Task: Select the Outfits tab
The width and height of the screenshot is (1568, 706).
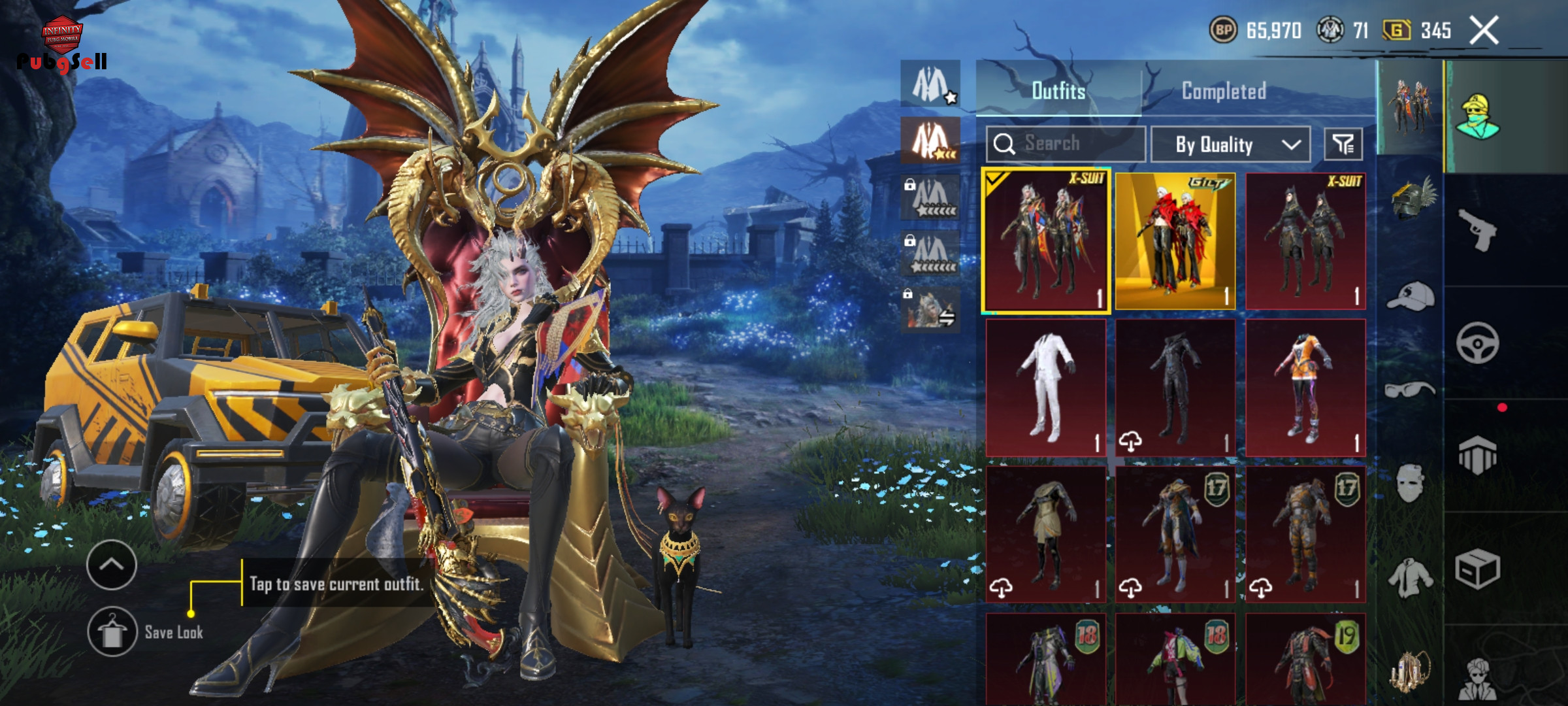Action: pyautogui.click(x=1058, y=91)
